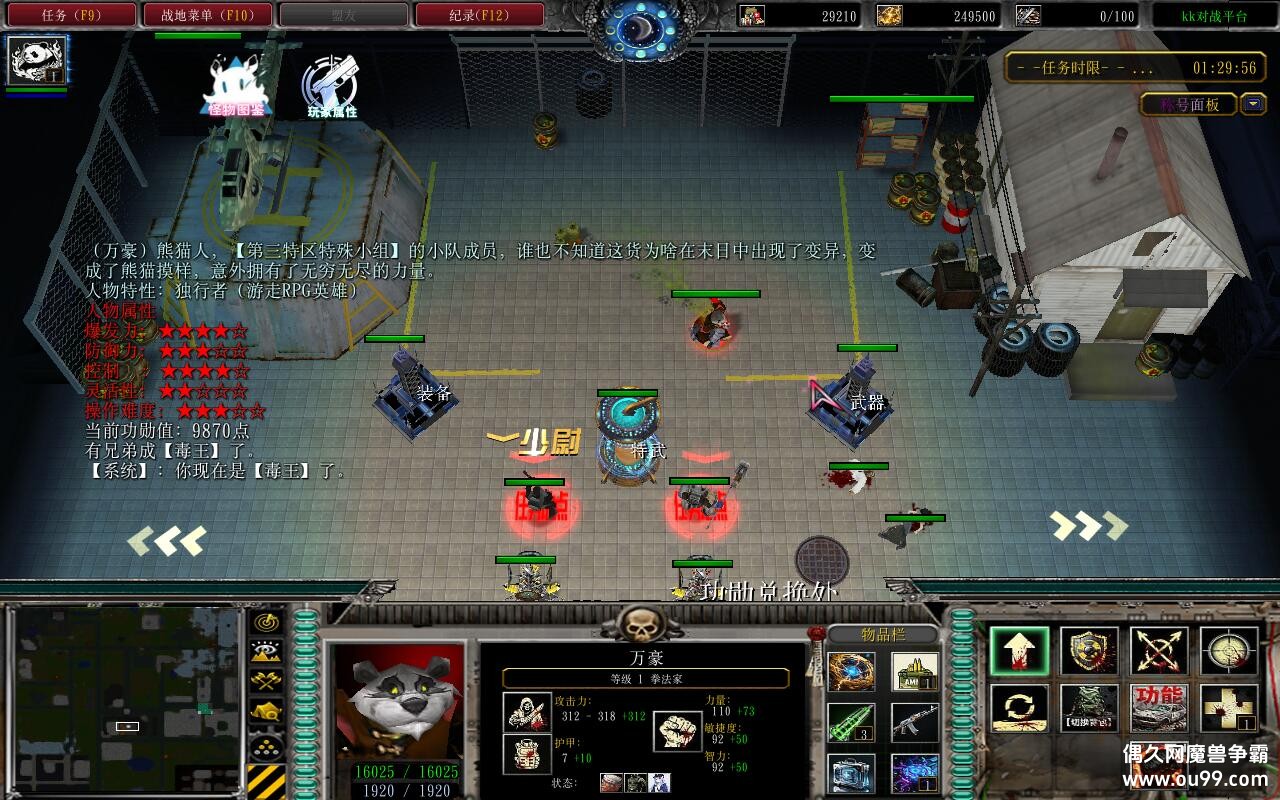This screenshot has height=800, width=1280.
Task: Select the ammo crate inventory item
Action: click(x=914, y=672)
